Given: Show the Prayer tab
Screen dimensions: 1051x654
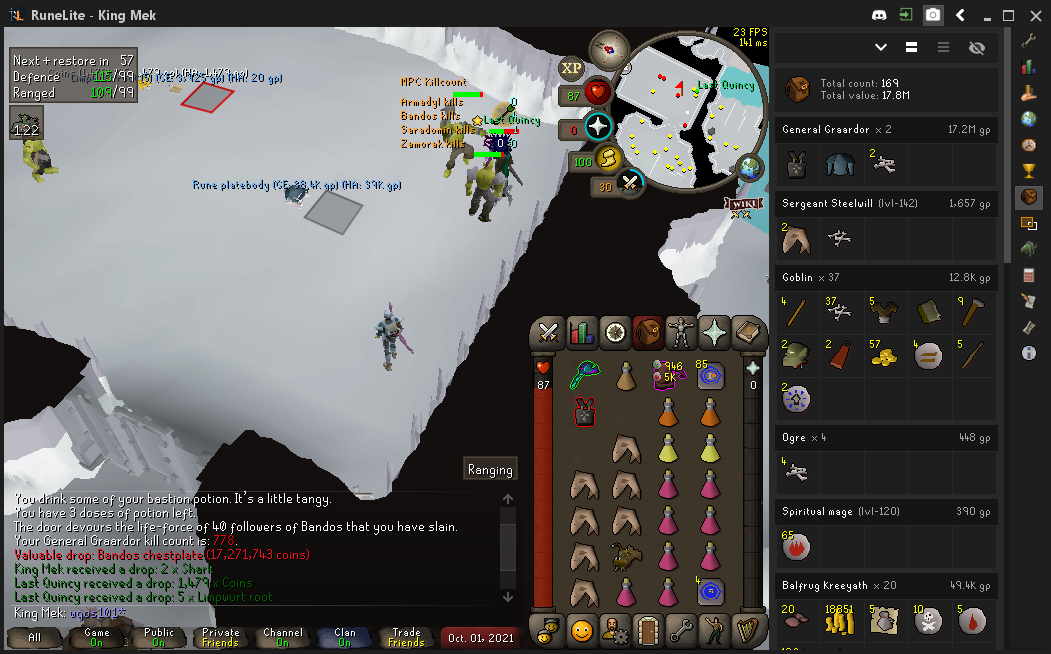Looking at the screenshot, I should pos(714,333).
